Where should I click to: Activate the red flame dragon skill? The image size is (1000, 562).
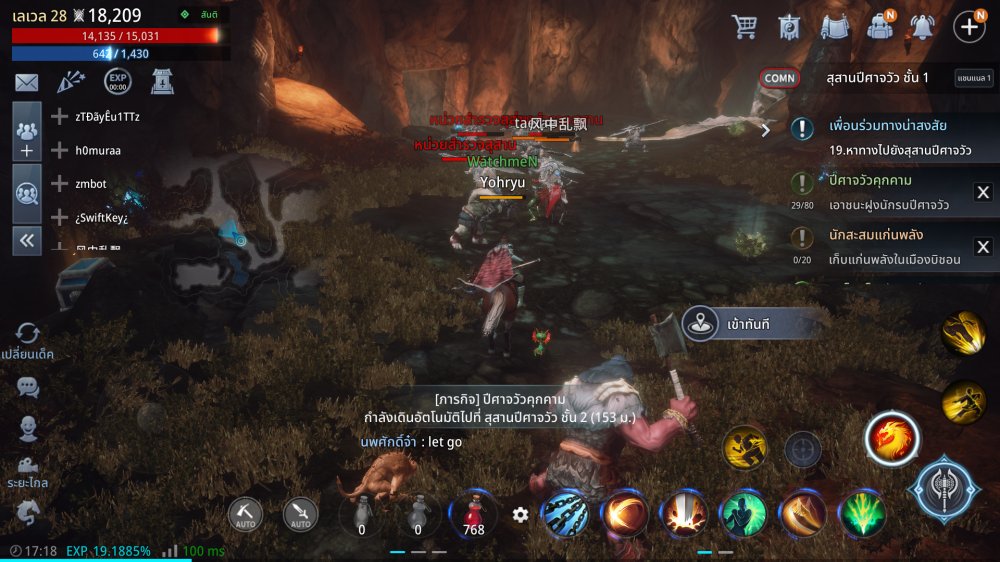coord(891,438)
